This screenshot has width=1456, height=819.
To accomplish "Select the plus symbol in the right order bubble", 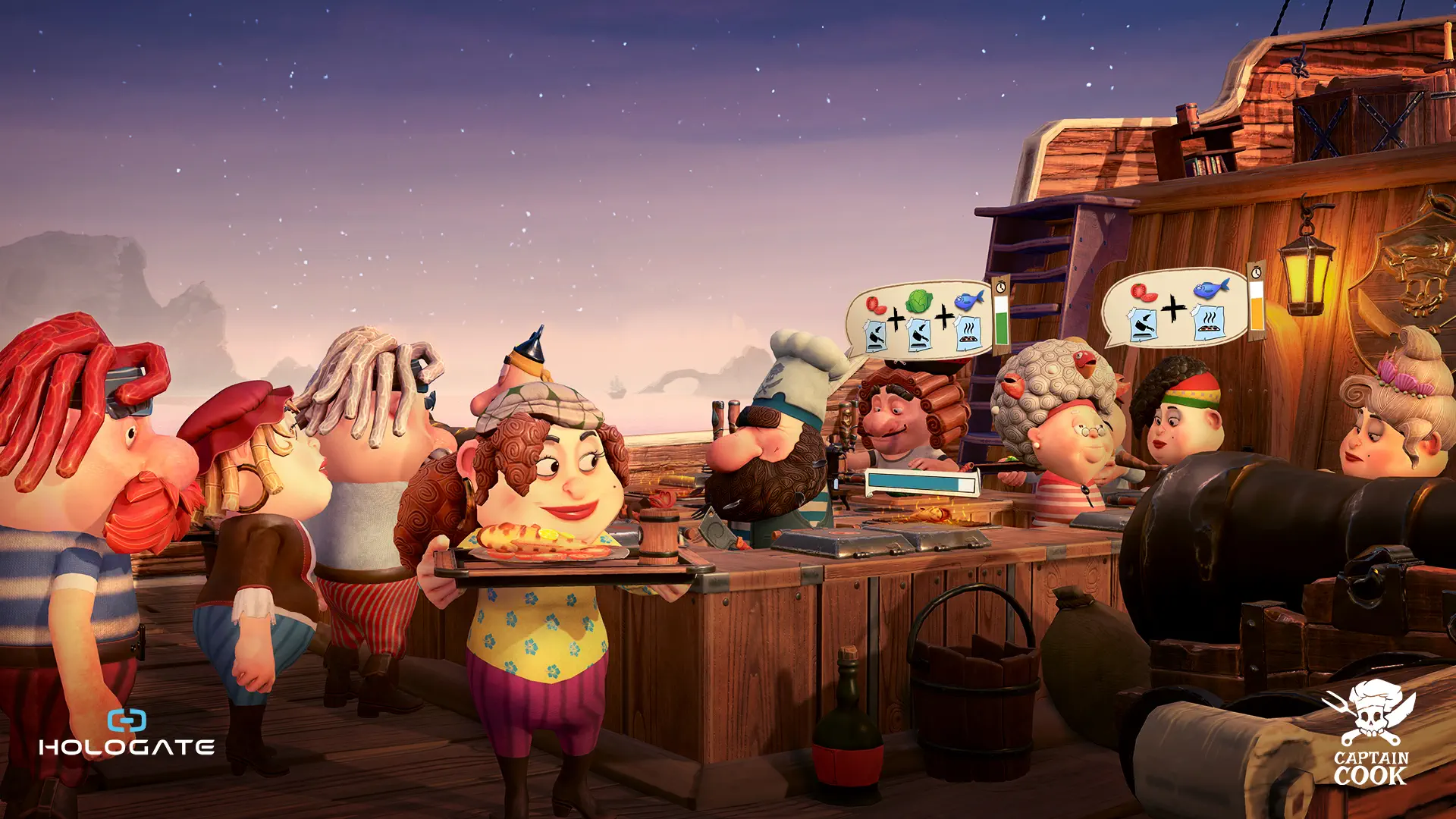I will click(x=1174, y=309).
